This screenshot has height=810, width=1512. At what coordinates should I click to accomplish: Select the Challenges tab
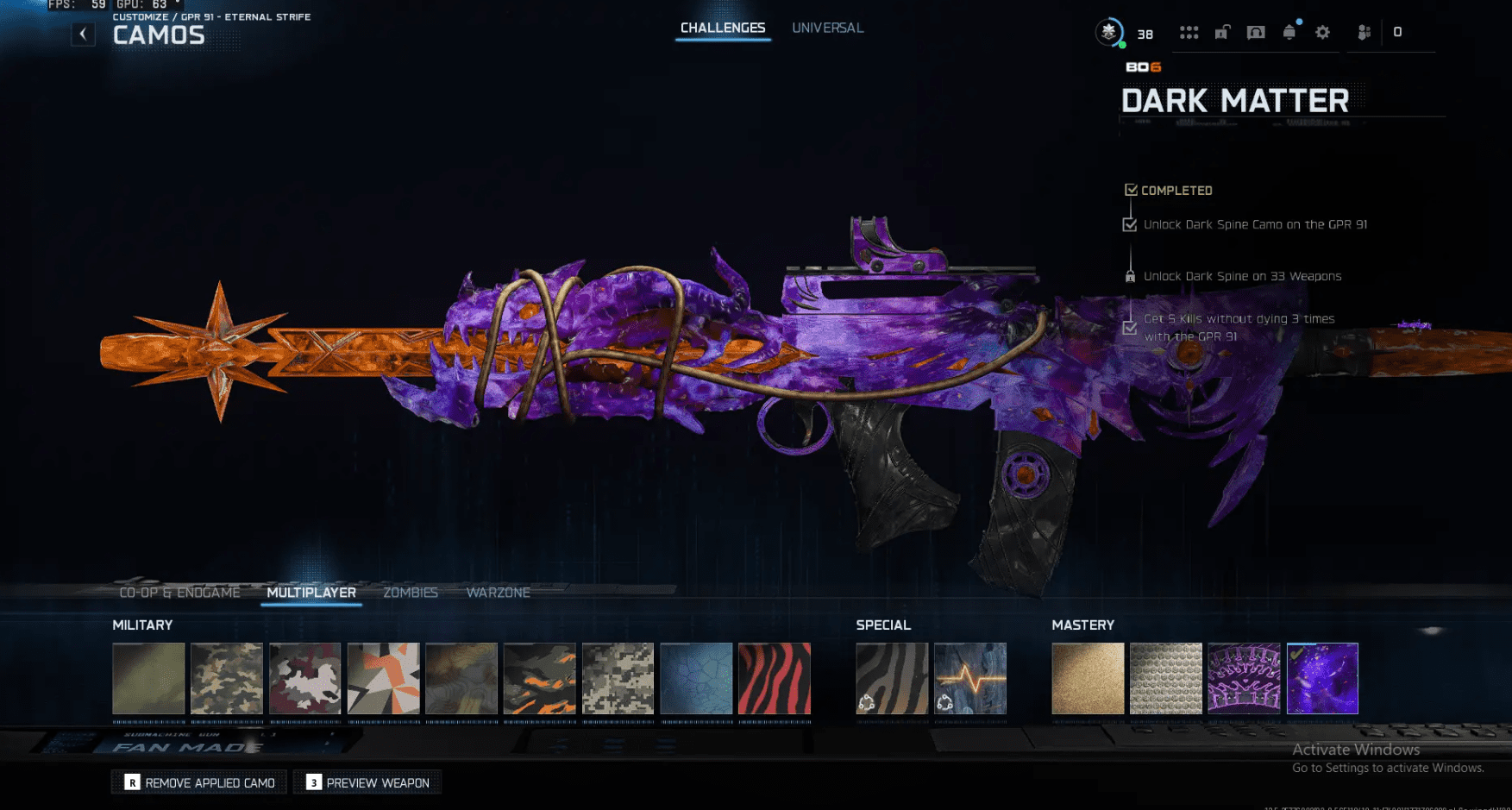(723, 28)
